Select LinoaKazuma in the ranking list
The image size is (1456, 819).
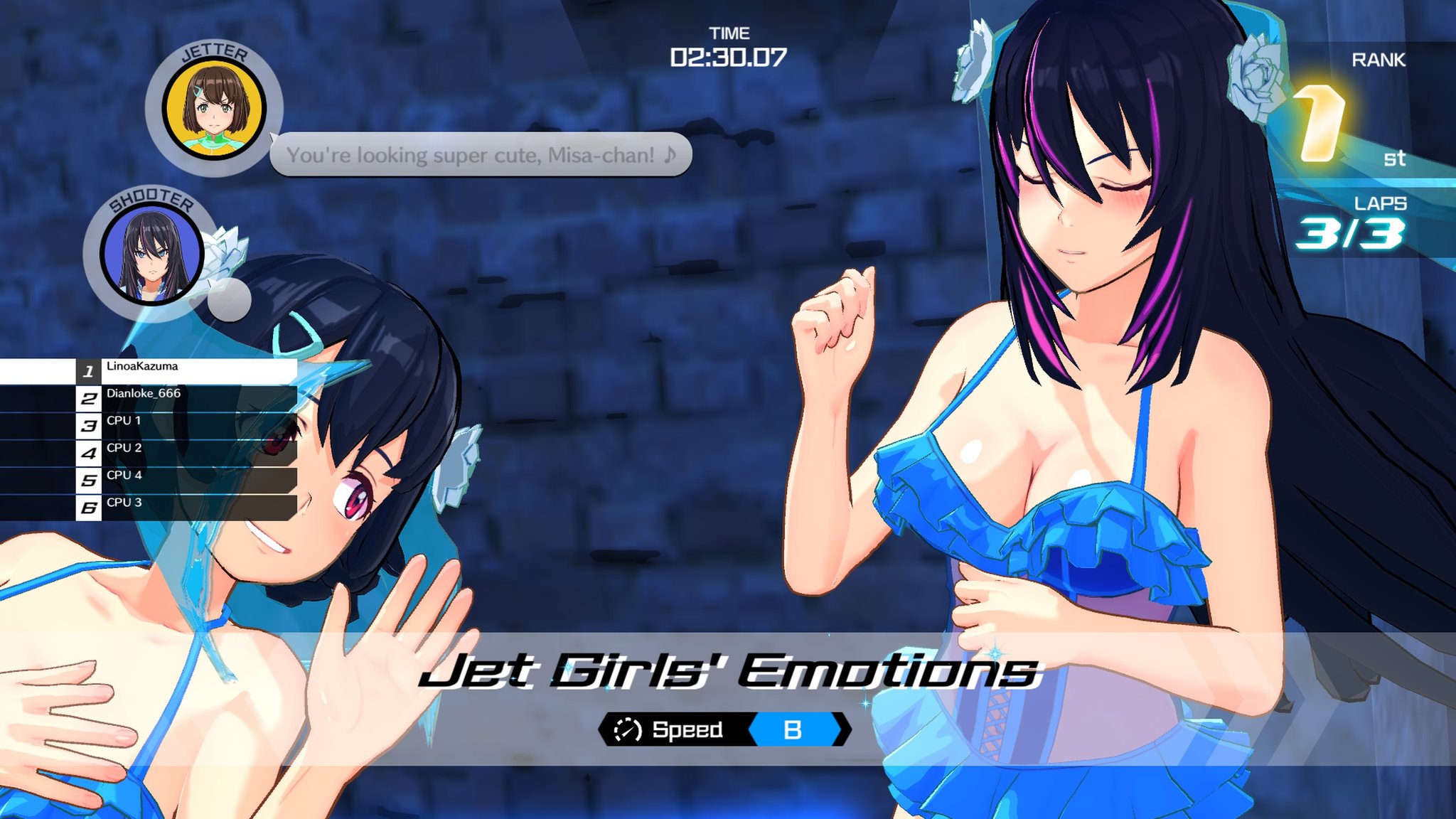(x=186, y=370)
